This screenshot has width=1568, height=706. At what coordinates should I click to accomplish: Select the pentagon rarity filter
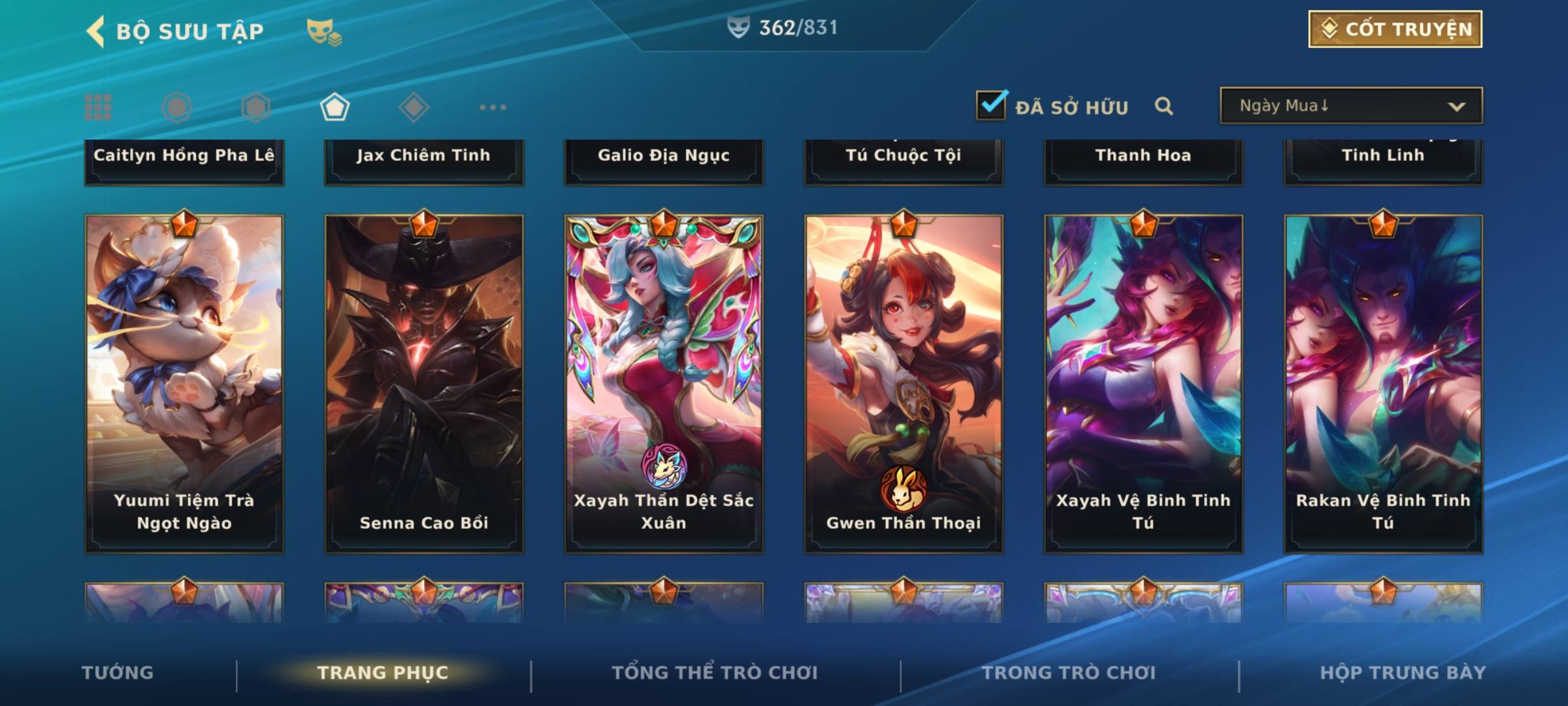[x=335, y=107]
